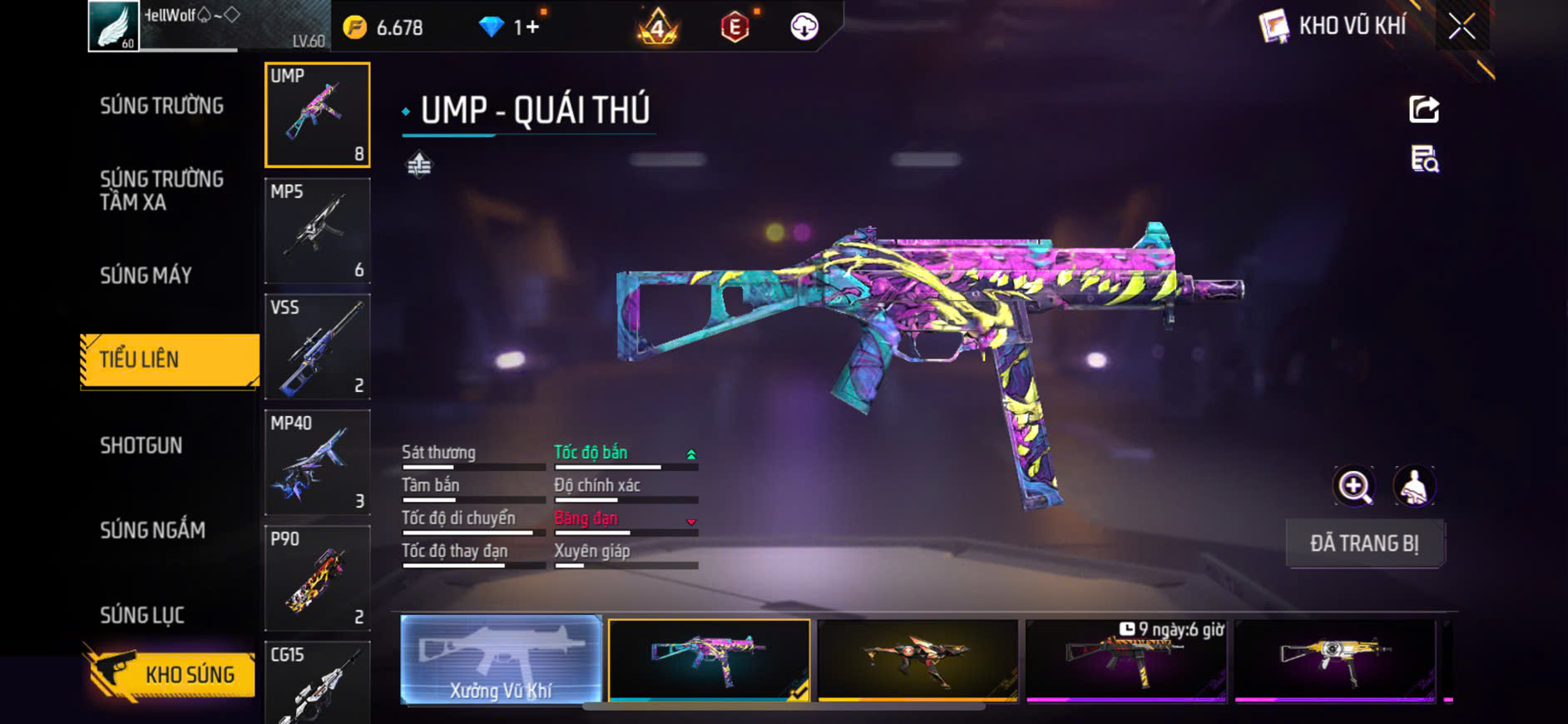The height and width of the screenshot is (724, 1568).
Task: Open the Kho Súng button
Action: point(170,674)
